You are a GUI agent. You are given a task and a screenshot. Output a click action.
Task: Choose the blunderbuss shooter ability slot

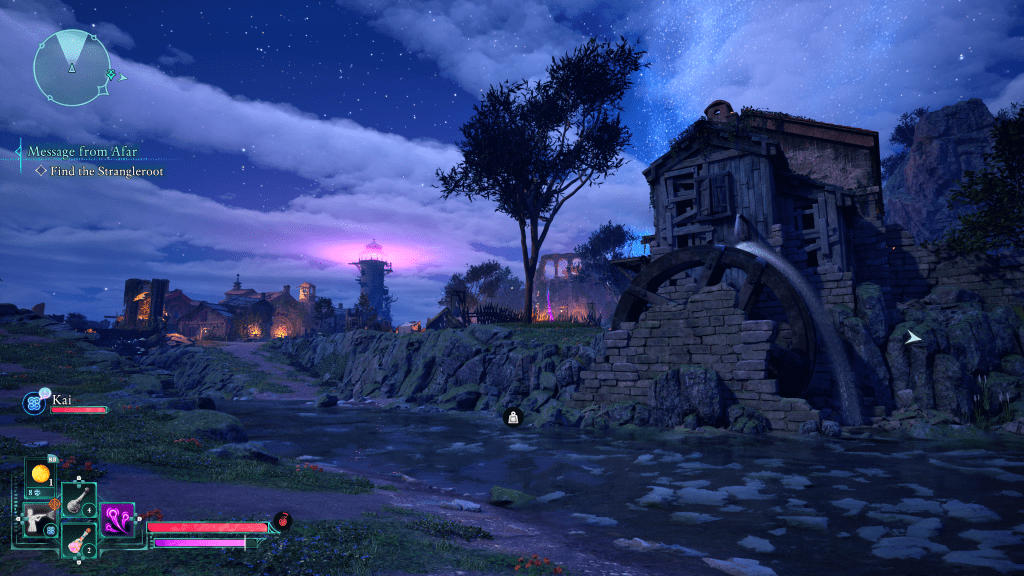coord(40,516)
